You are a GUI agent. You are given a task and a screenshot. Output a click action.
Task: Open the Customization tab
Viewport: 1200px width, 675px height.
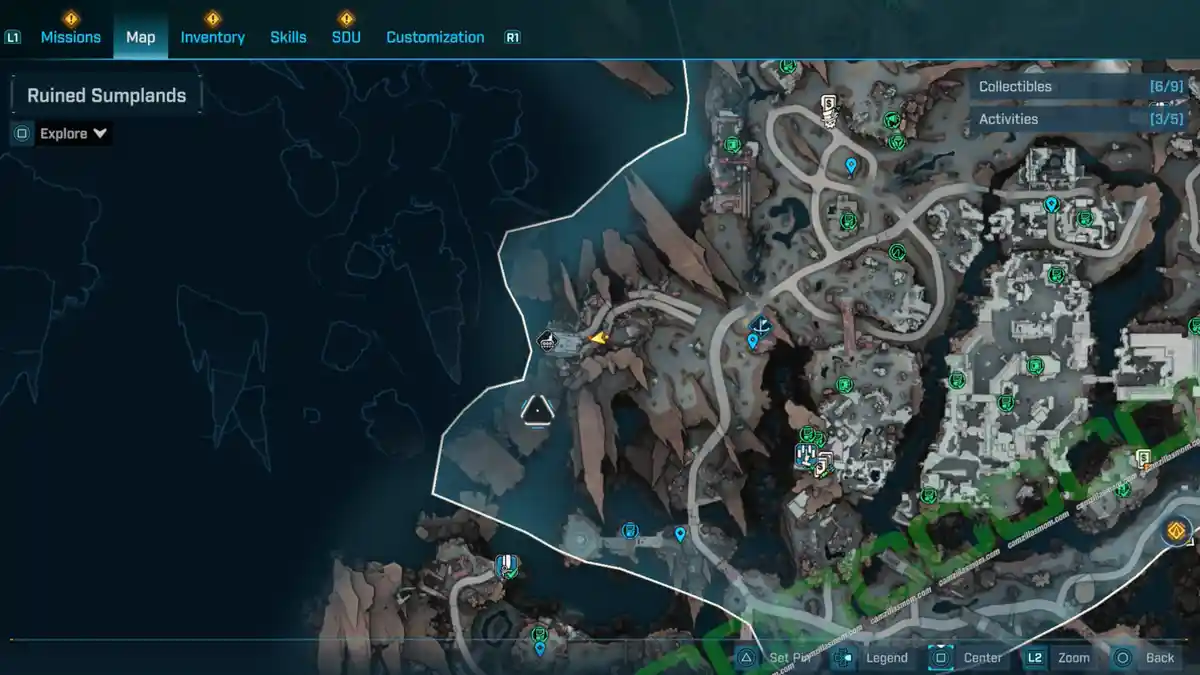click(x=435, y=37)
